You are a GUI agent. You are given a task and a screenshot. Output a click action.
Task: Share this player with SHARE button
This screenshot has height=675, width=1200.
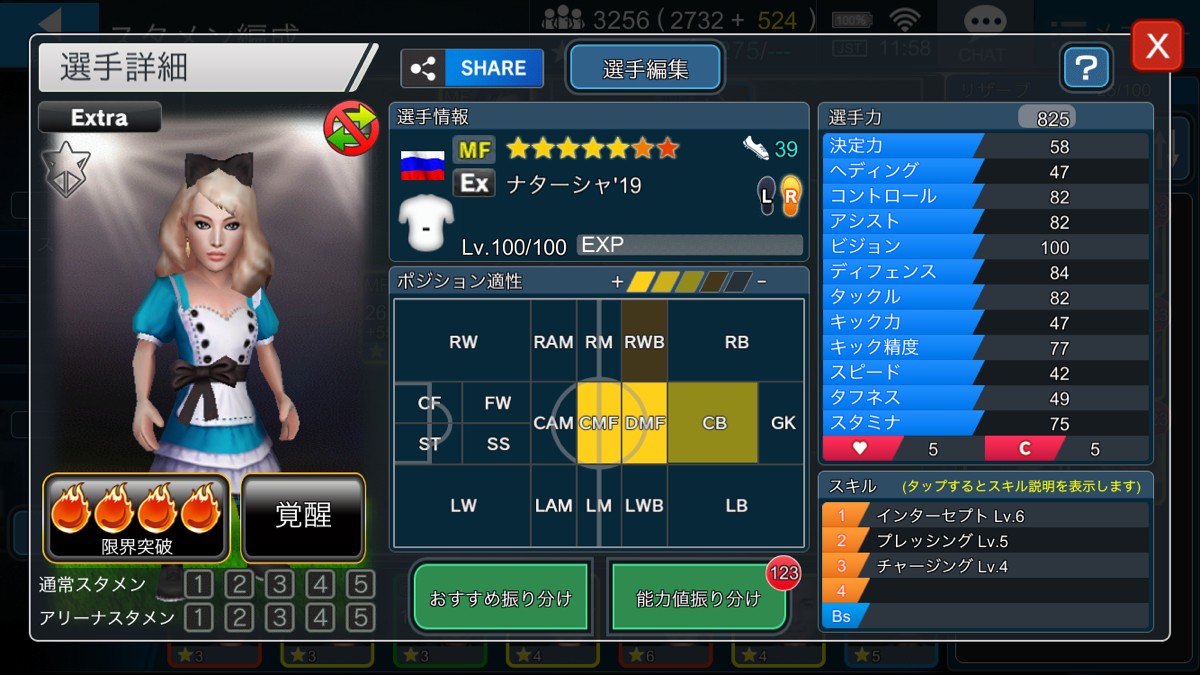(x=472, y=68)
